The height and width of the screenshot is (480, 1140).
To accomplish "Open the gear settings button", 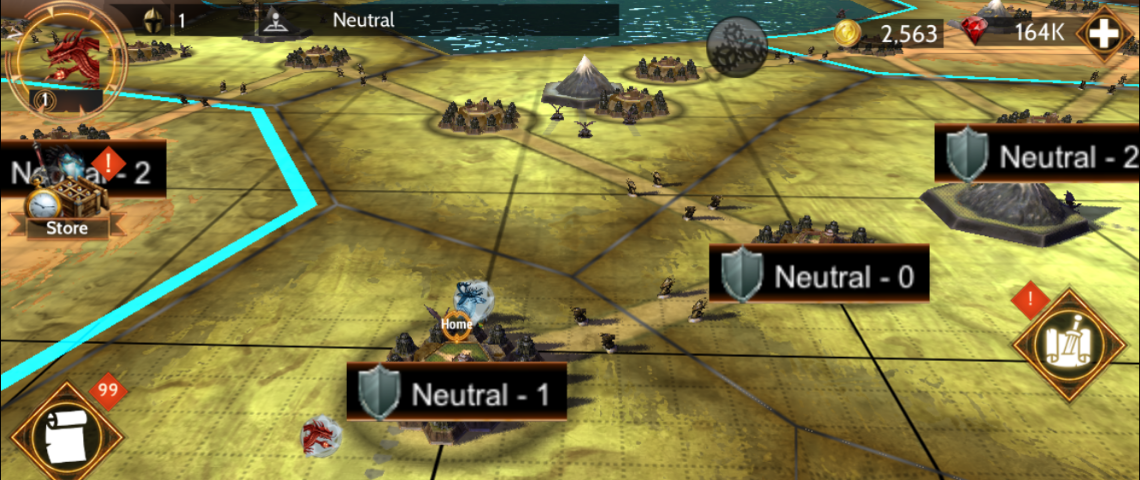I will click(x=737, y=45).
